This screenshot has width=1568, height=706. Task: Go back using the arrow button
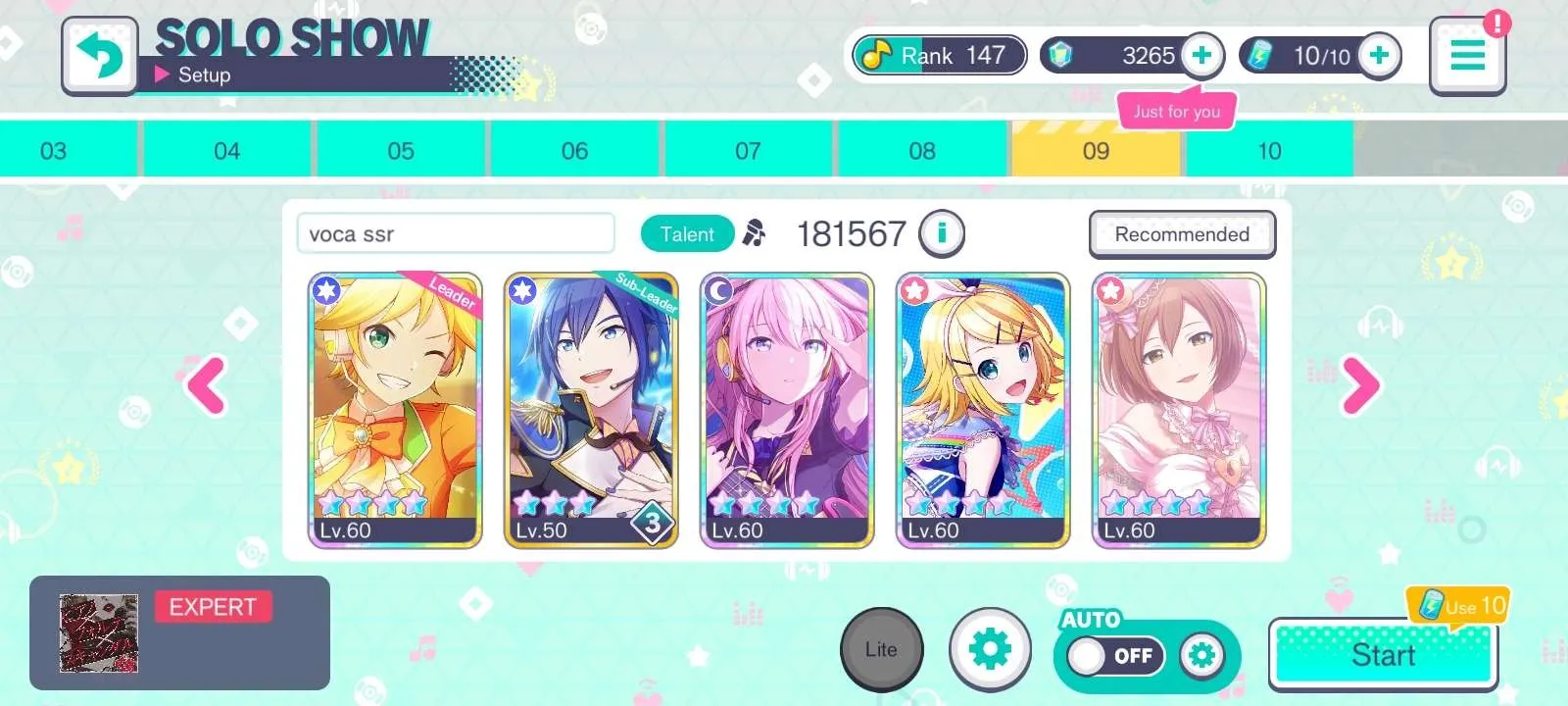point(100,55)
